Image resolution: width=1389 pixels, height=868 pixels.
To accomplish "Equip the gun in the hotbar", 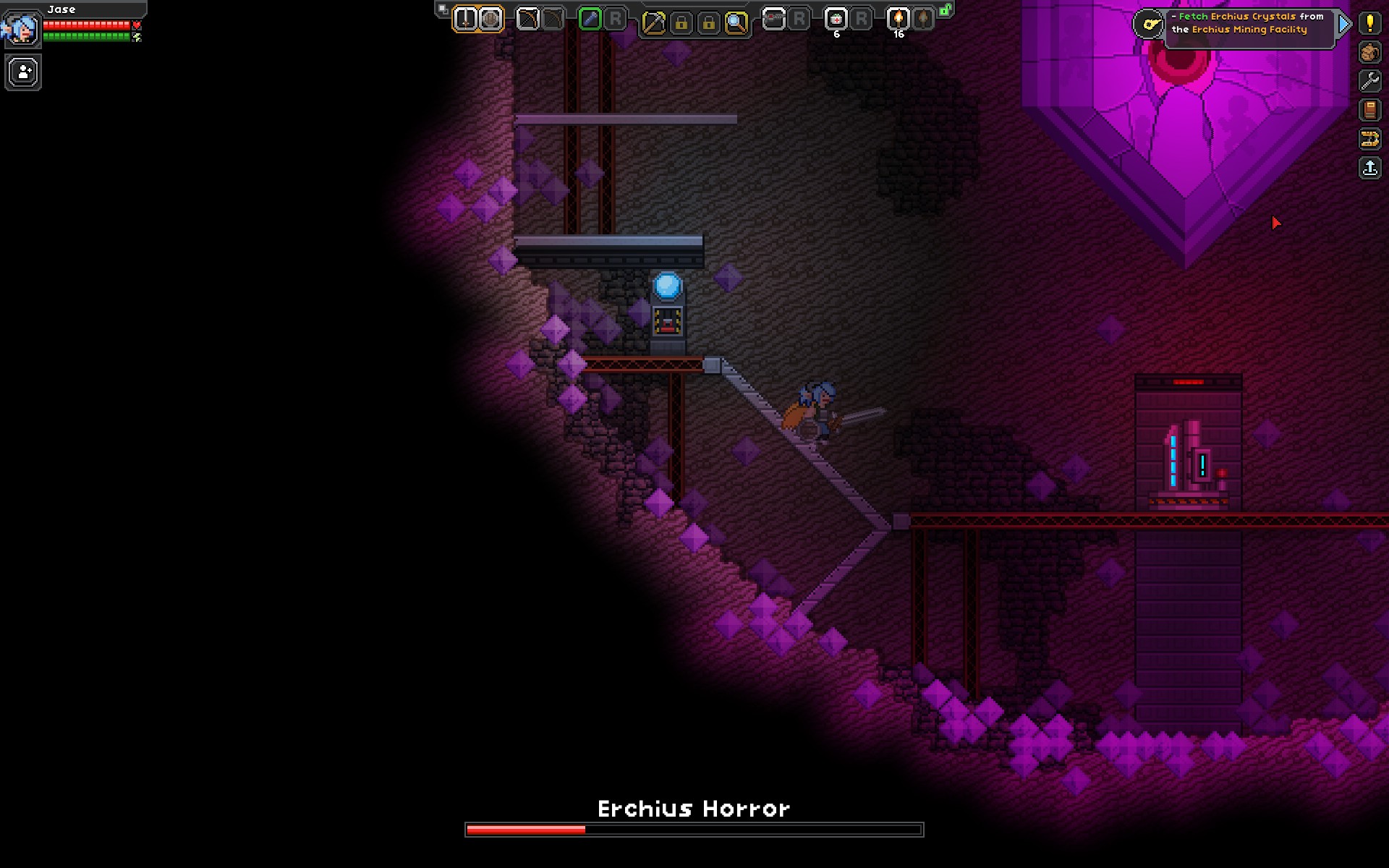I will point(773,20).
